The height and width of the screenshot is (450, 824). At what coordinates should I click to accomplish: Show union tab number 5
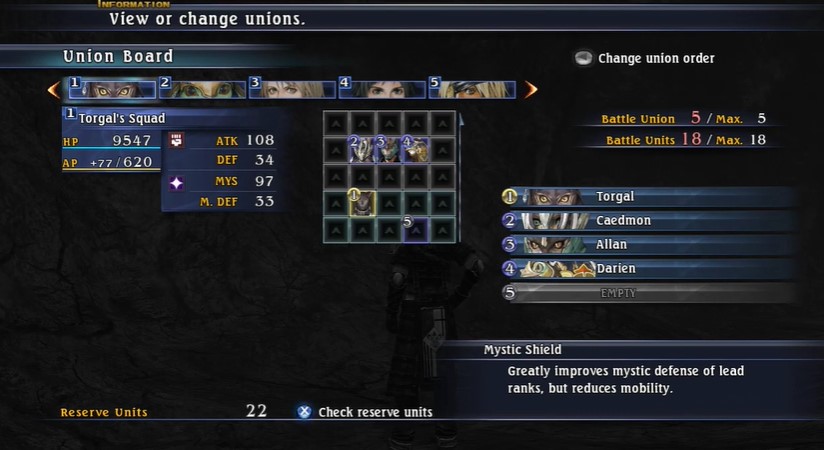point(472,89)
